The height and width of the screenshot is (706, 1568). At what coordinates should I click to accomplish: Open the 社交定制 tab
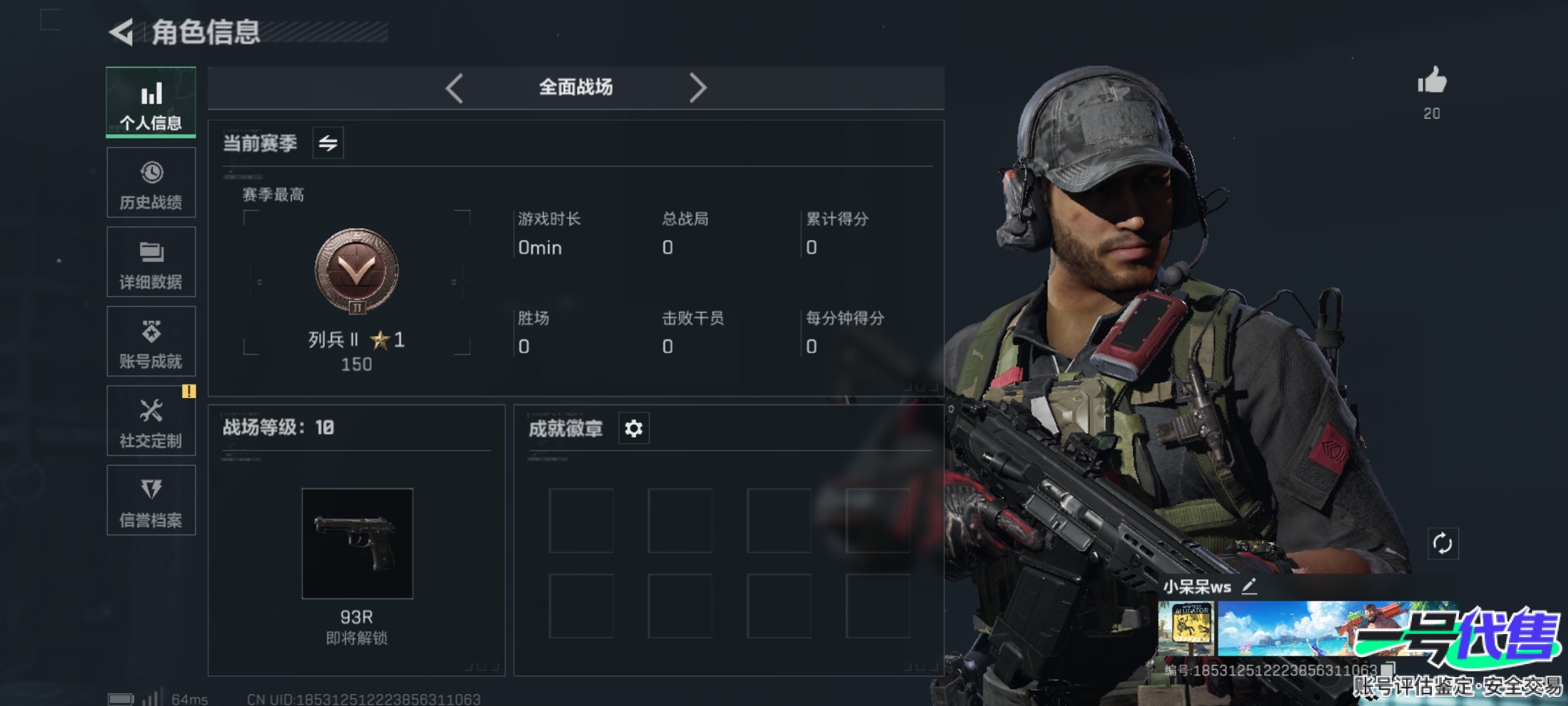pos(151,421)
